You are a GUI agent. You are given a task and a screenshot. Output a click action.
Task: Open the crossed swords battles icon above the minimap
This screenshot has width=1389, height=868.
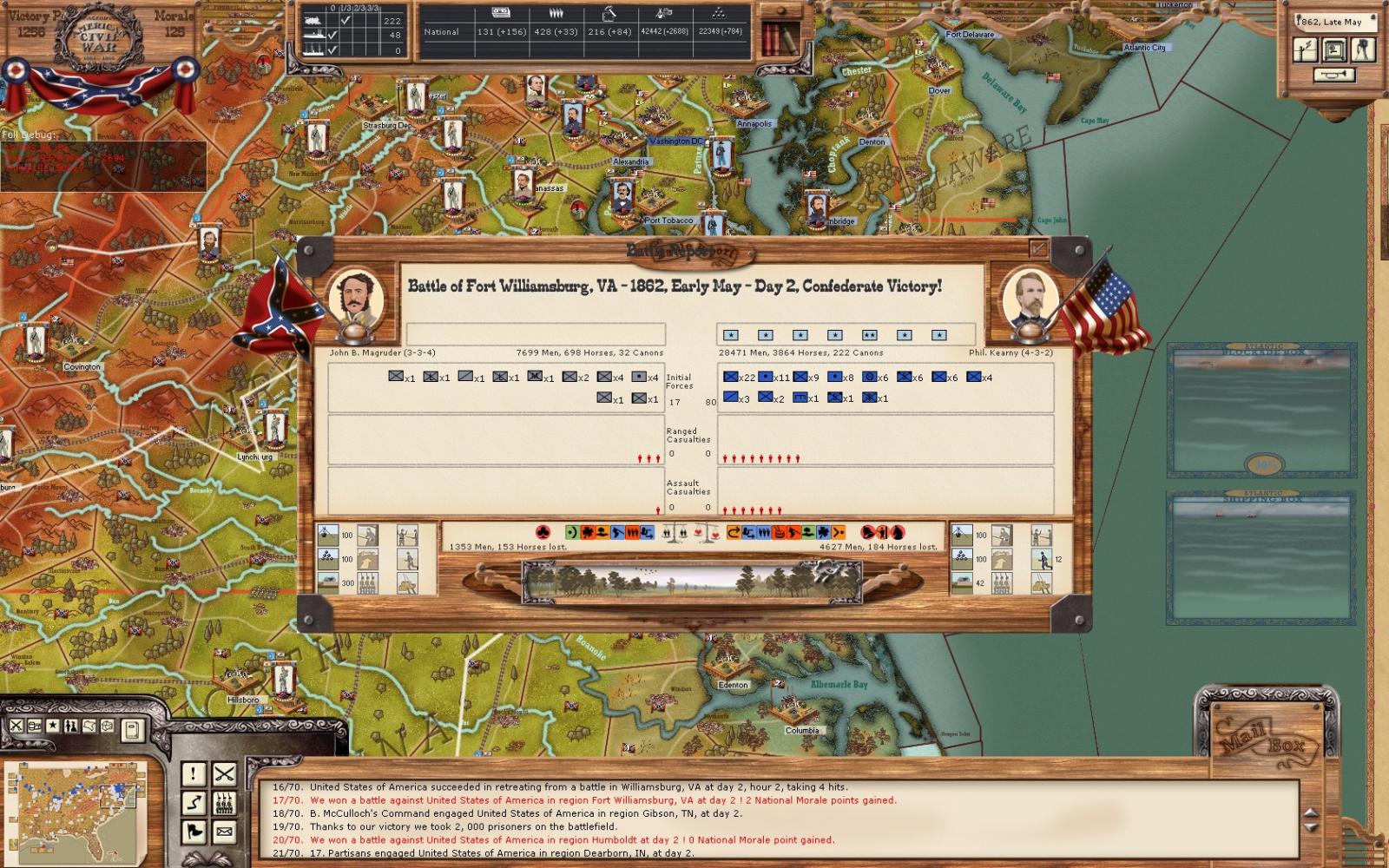pos(16,727)
